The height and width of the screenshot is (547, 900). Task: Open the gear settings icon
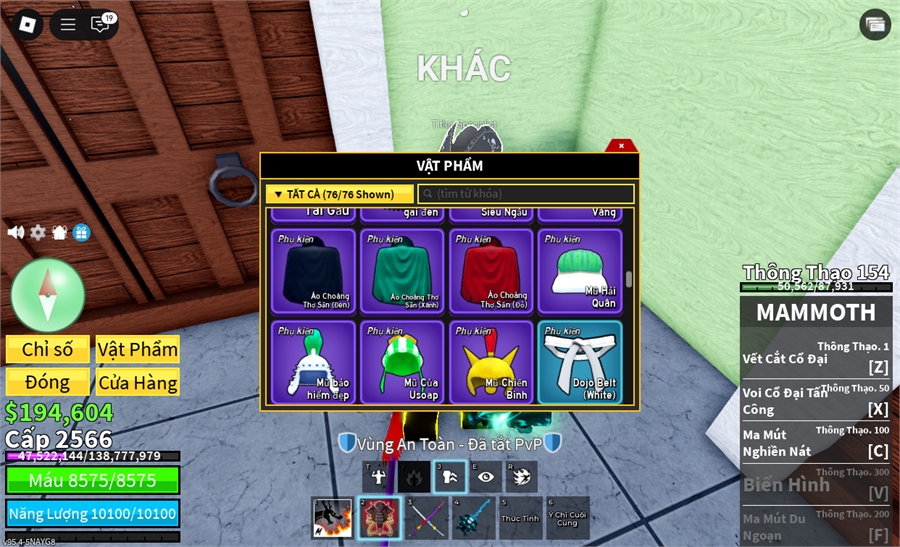pyautogui.click(x=38, y=232)
